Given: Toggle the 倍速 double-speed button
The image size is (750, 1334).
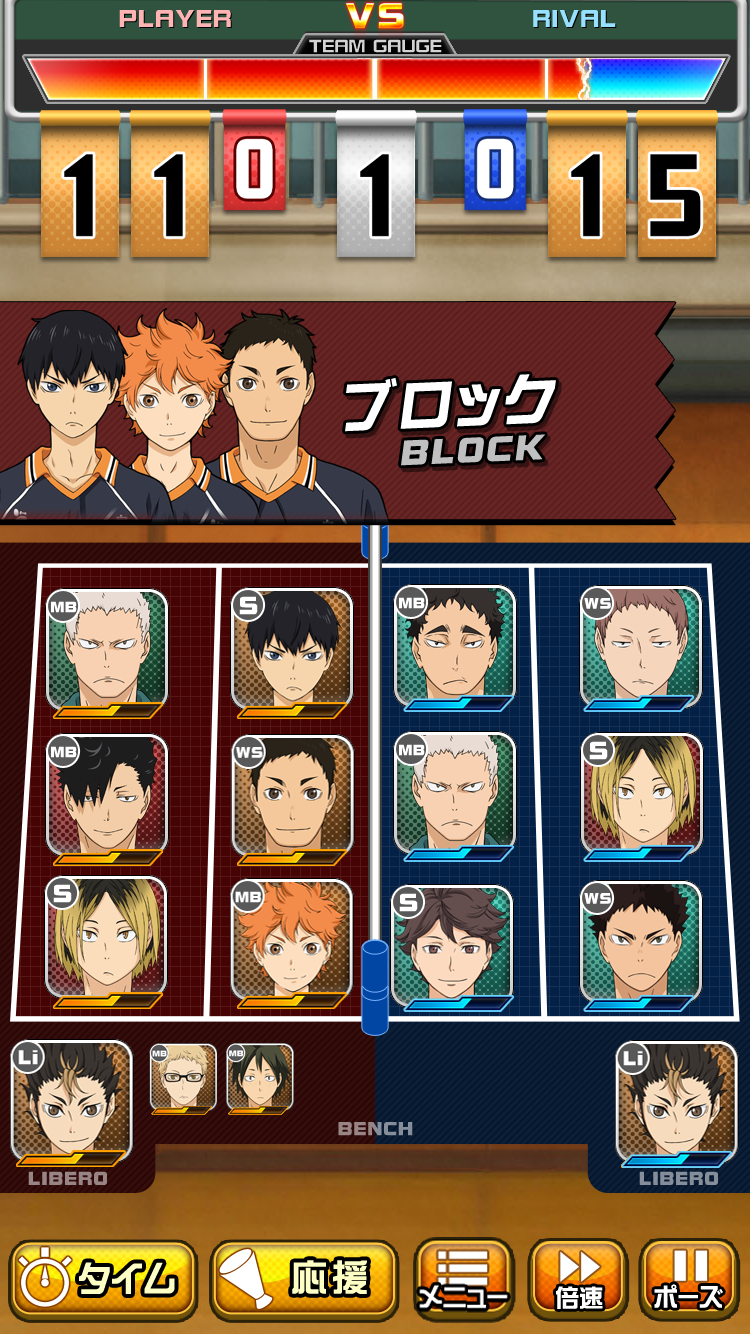Looking at the screenshot, I should [x=578, y=1280].
